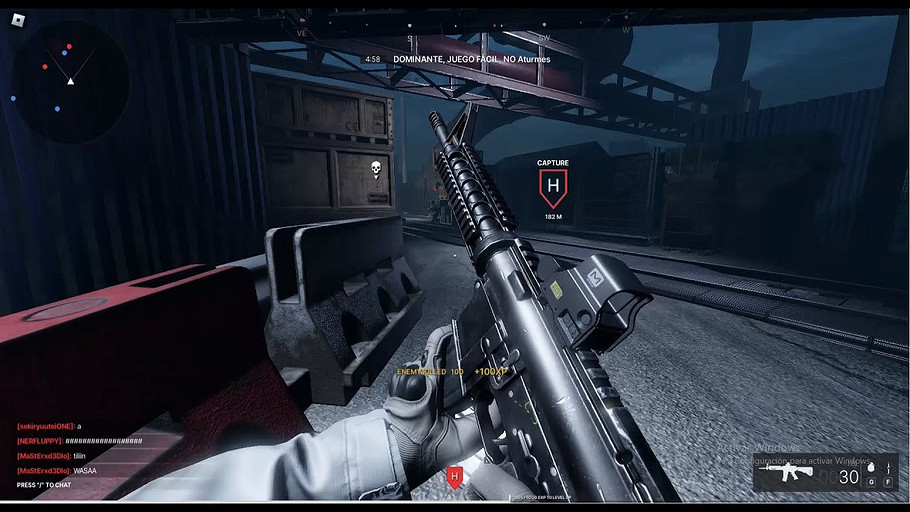Click MaStErxd3Dlo's WASAA chat message
The width and height of the screenshot is (910, 512).
click(x=62, y=470)
